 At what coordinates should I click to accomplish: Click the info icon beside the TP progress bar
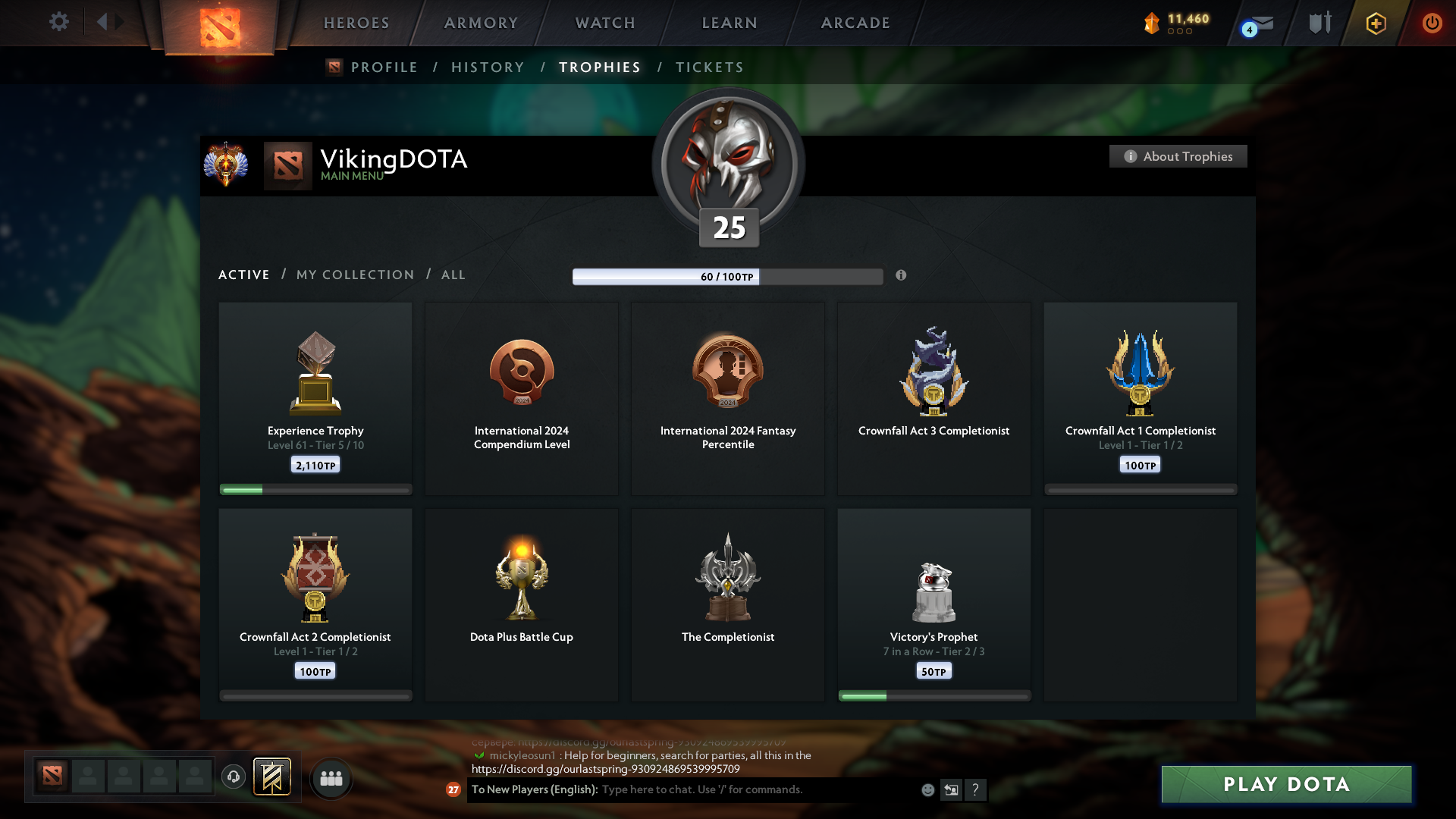pyautogui.click(x=902, y=276)
